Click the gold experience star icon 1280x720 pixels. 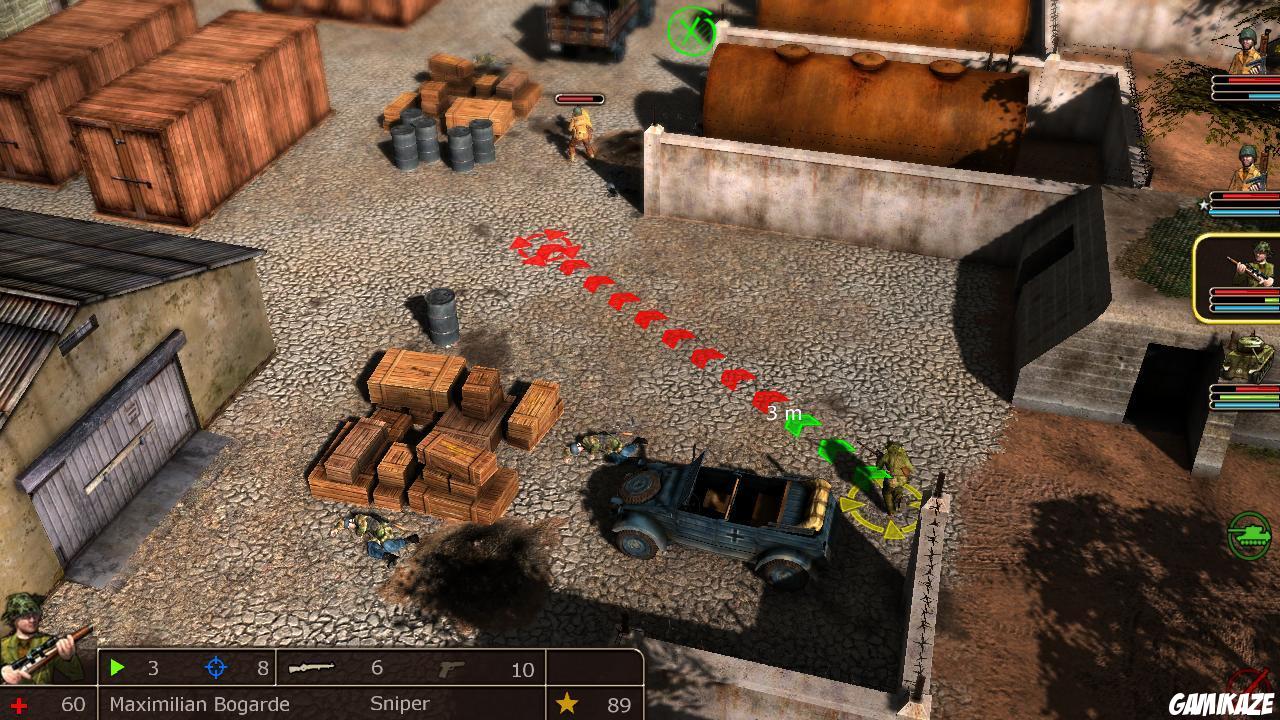tap(567, 703)
